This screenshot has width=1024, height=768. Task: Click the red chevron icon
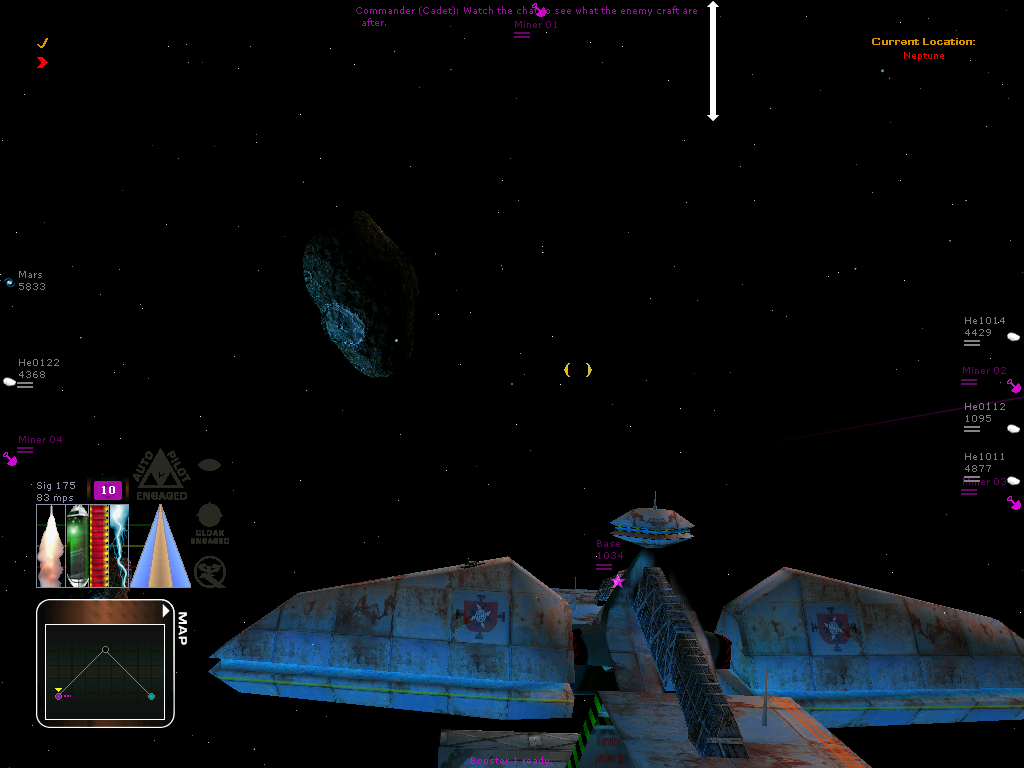[x=42, y=62]
